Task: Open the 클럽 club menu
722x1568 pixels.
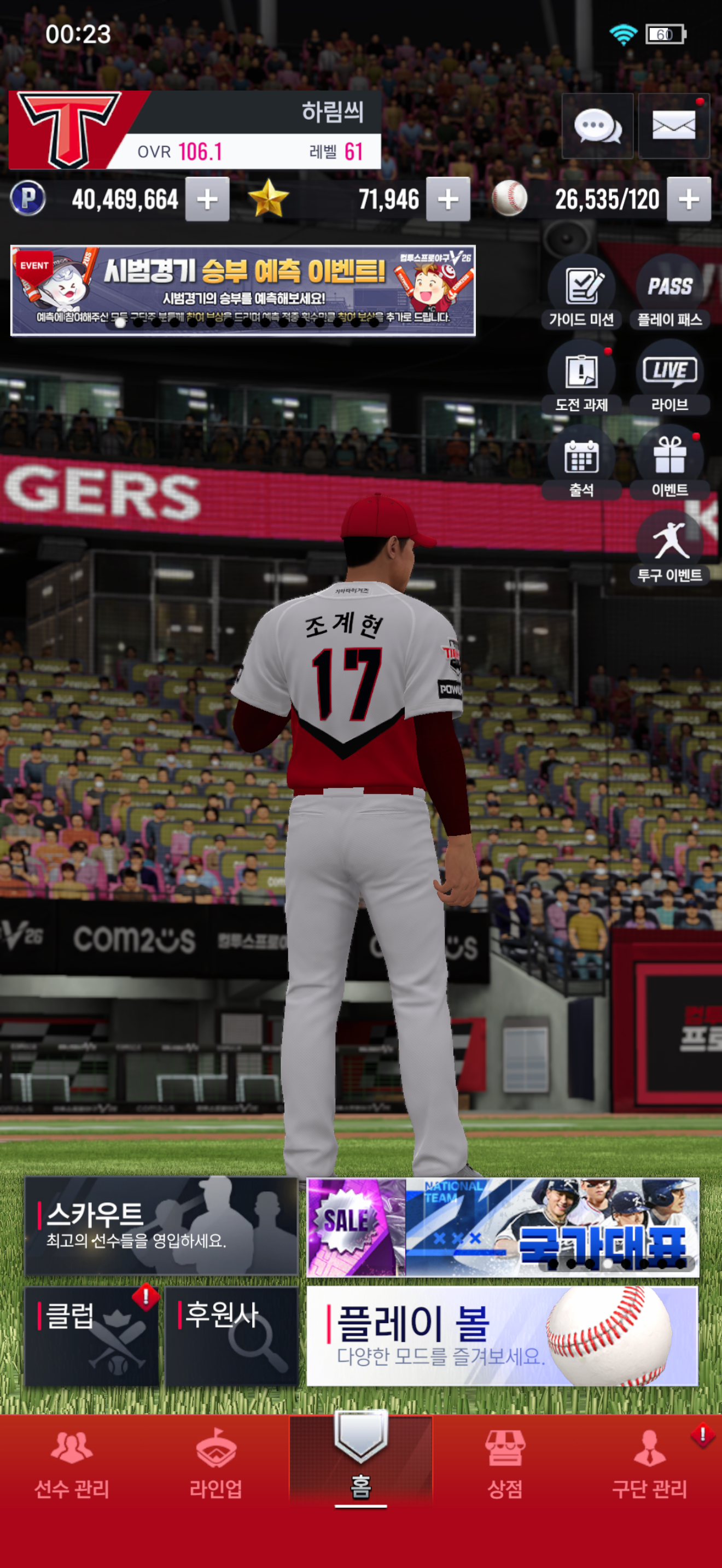Action: [91, 1336]
